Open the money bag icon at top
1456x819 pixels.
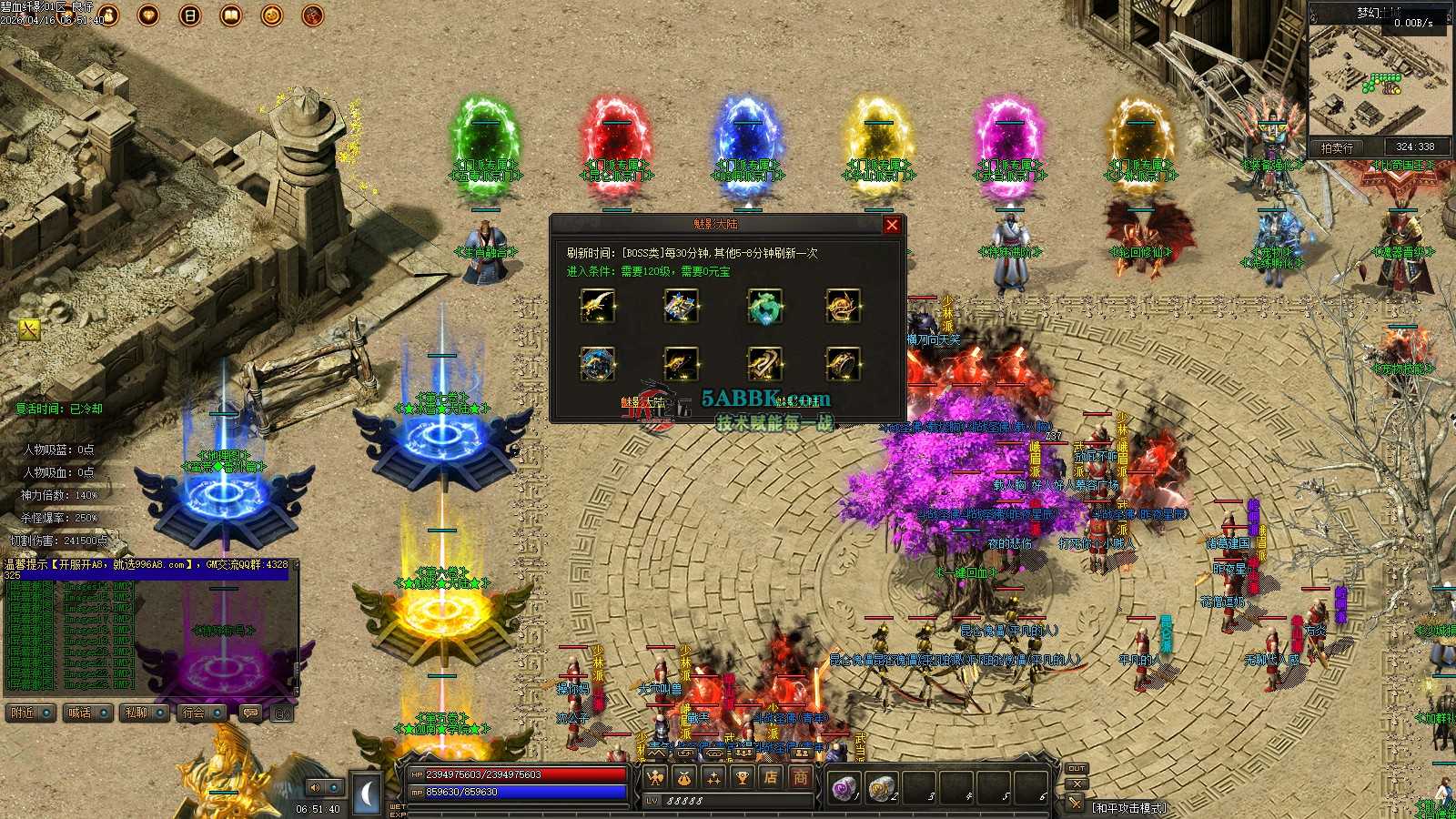[x=108, y=15]
